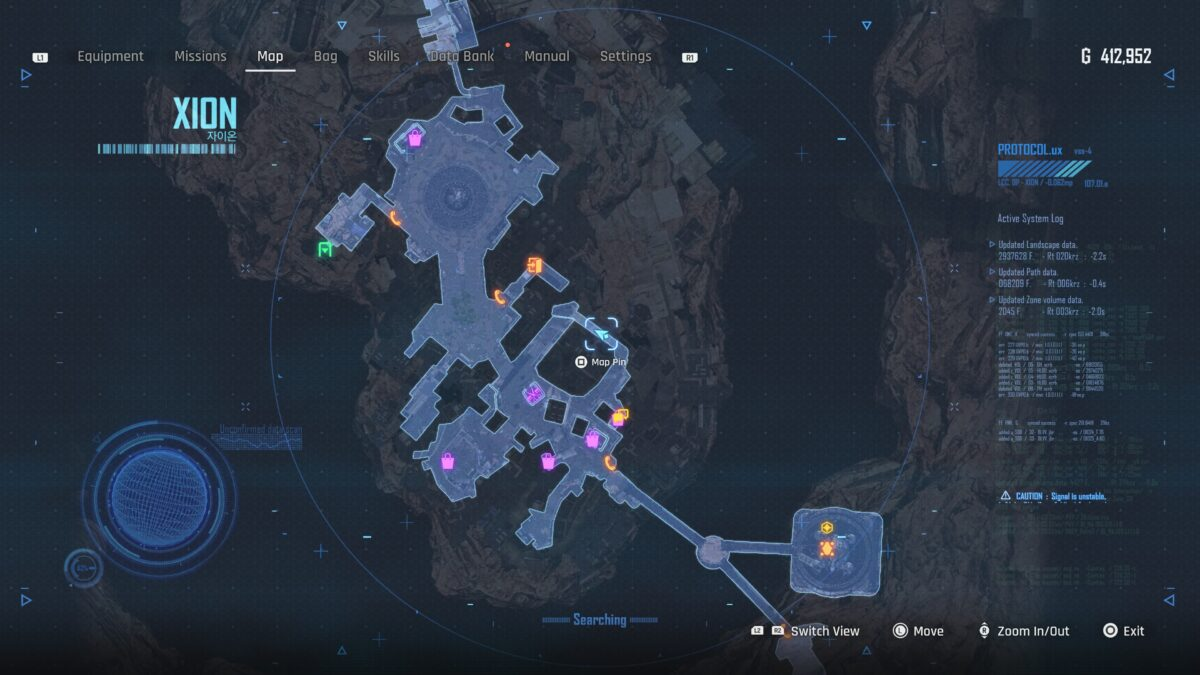Click the orange door marker on the map
1200x675 pixels.
(534, 265)
